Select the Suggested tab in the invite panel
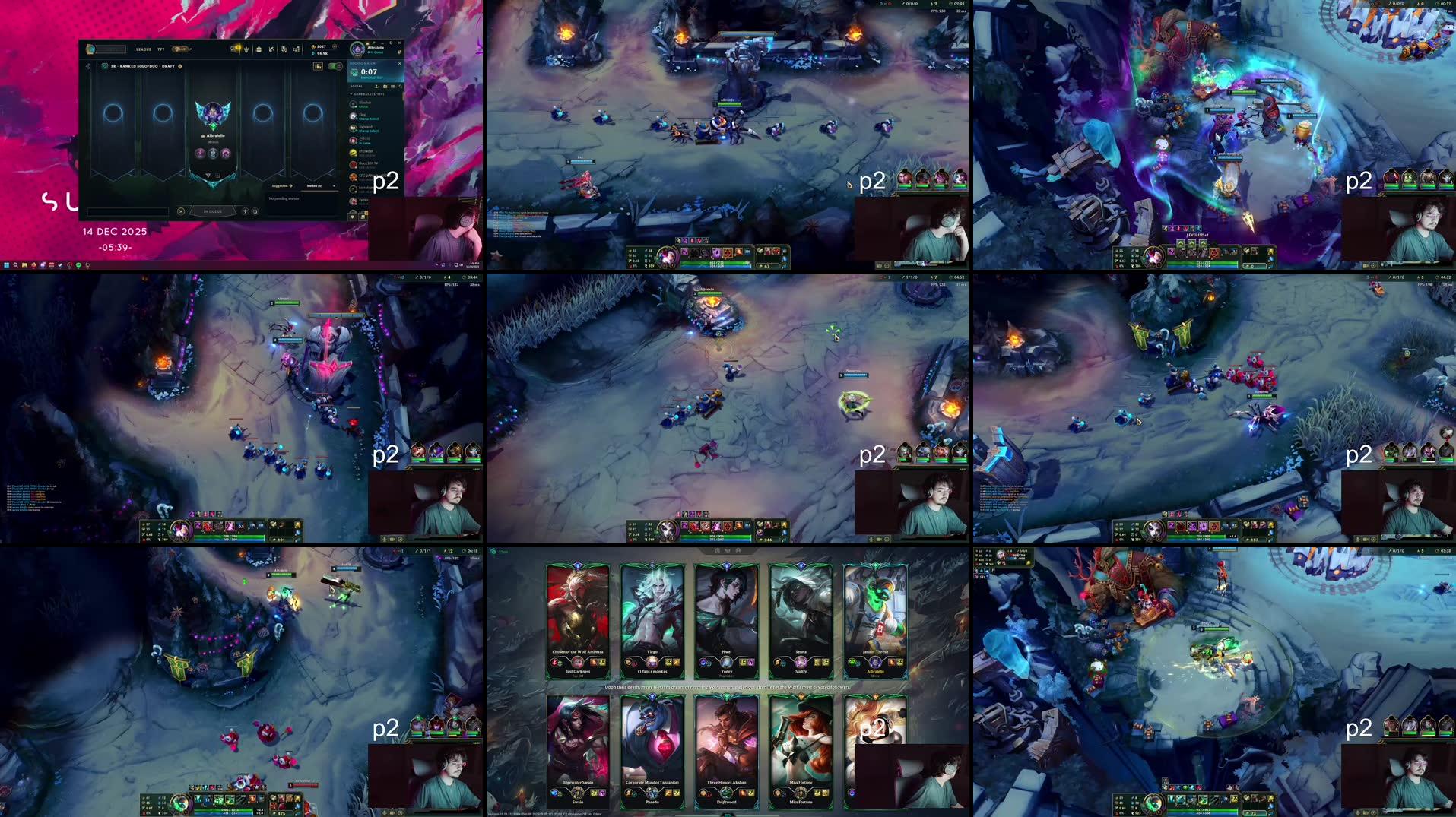The height and width of the screenshot is (817, 1456). pyautogui.click(x=281, y=185)
